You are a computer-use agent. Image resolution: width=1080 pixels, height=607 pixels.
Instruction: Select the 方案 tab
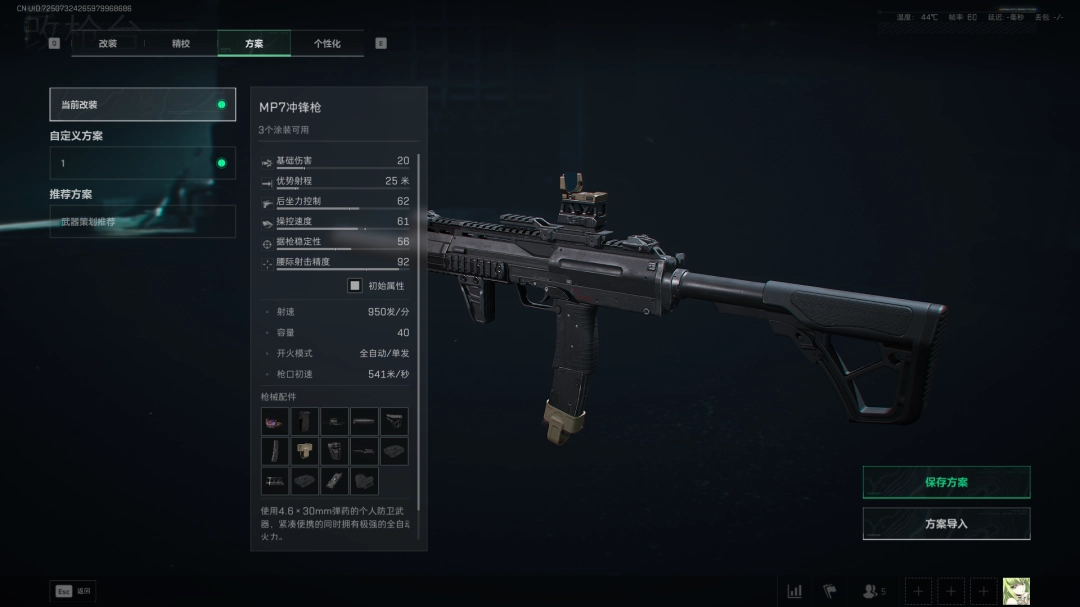point(254,44)
